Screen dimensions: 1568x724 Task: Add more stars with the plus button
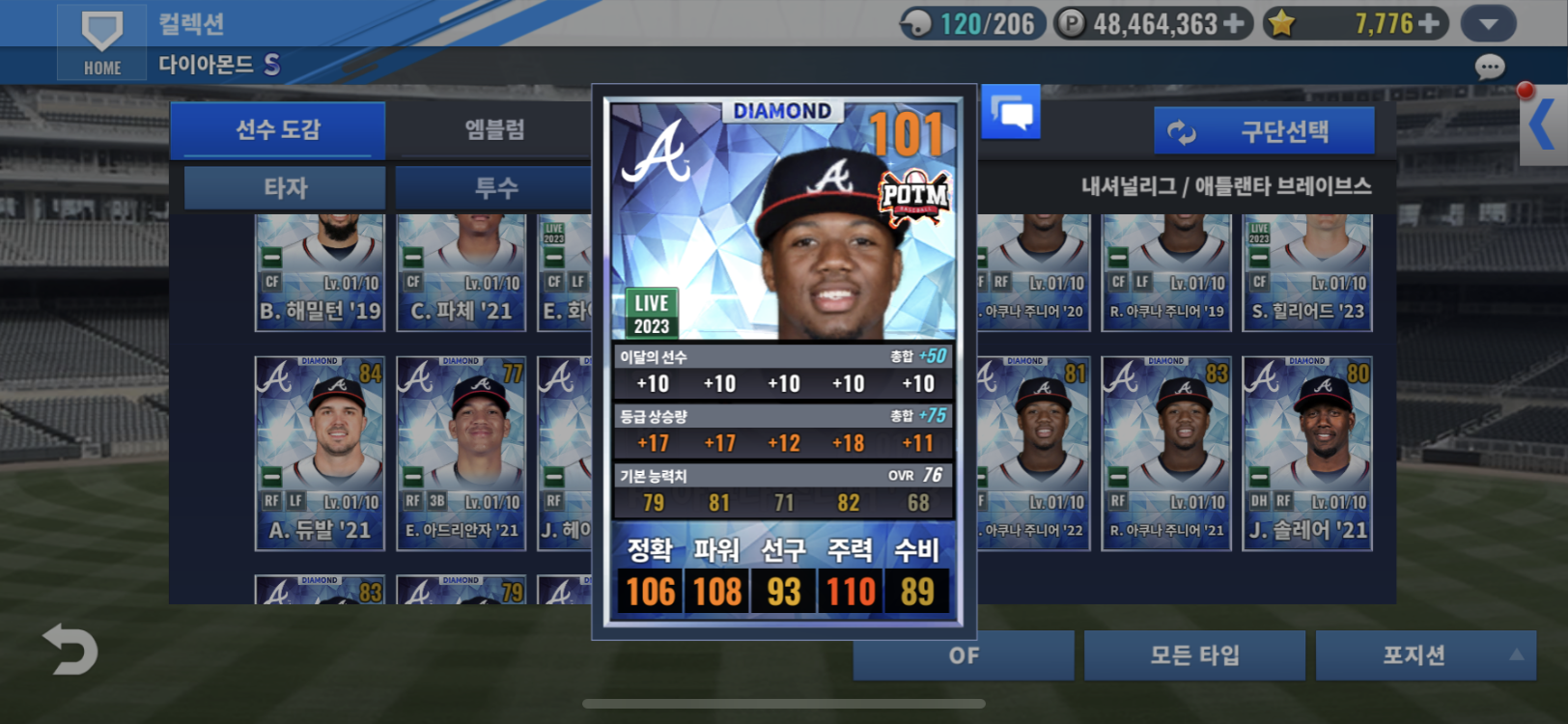click(x=1429, y=23)
